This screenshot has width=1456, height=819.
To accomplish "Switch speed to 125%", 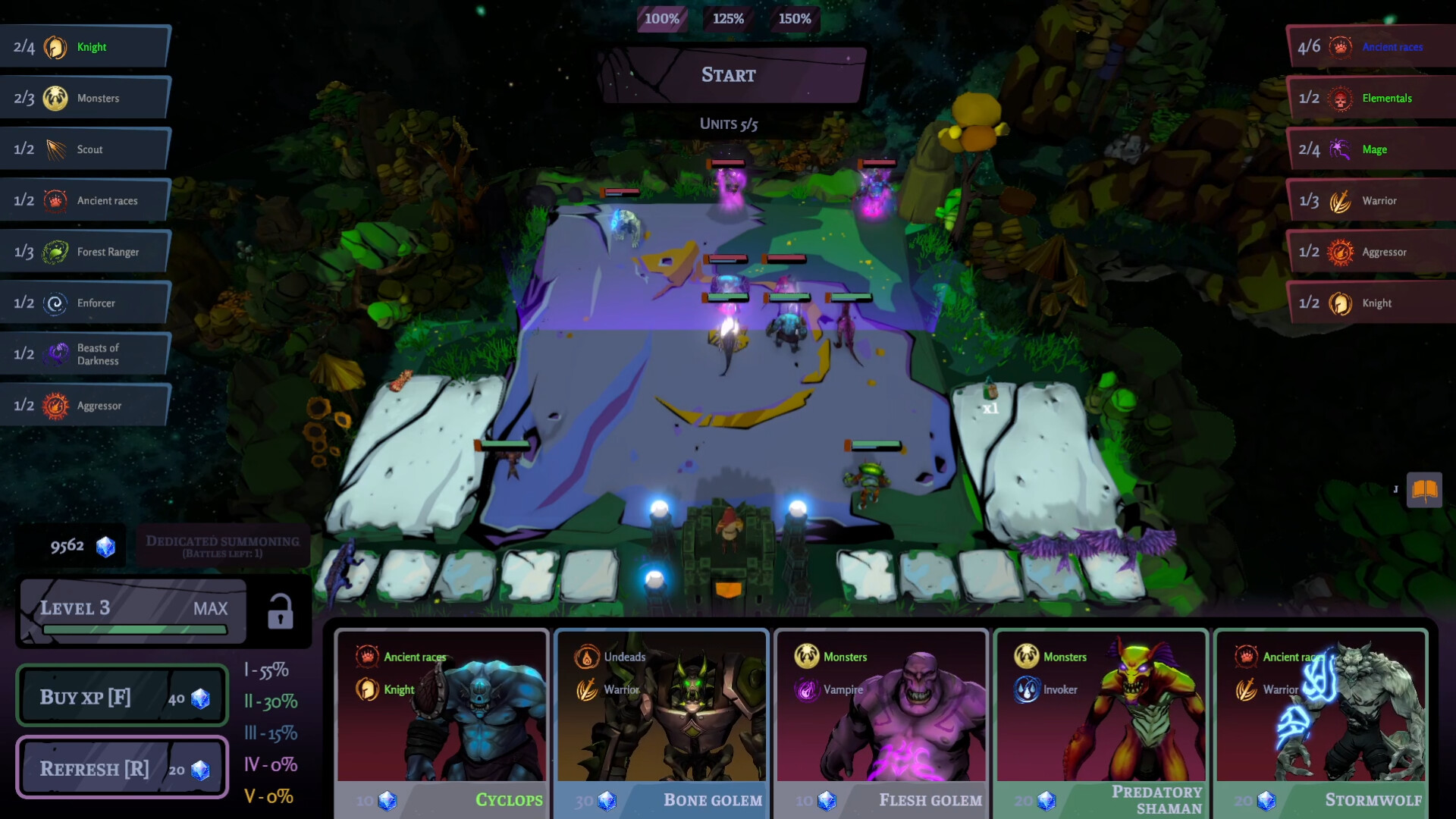I will point(728,19).
